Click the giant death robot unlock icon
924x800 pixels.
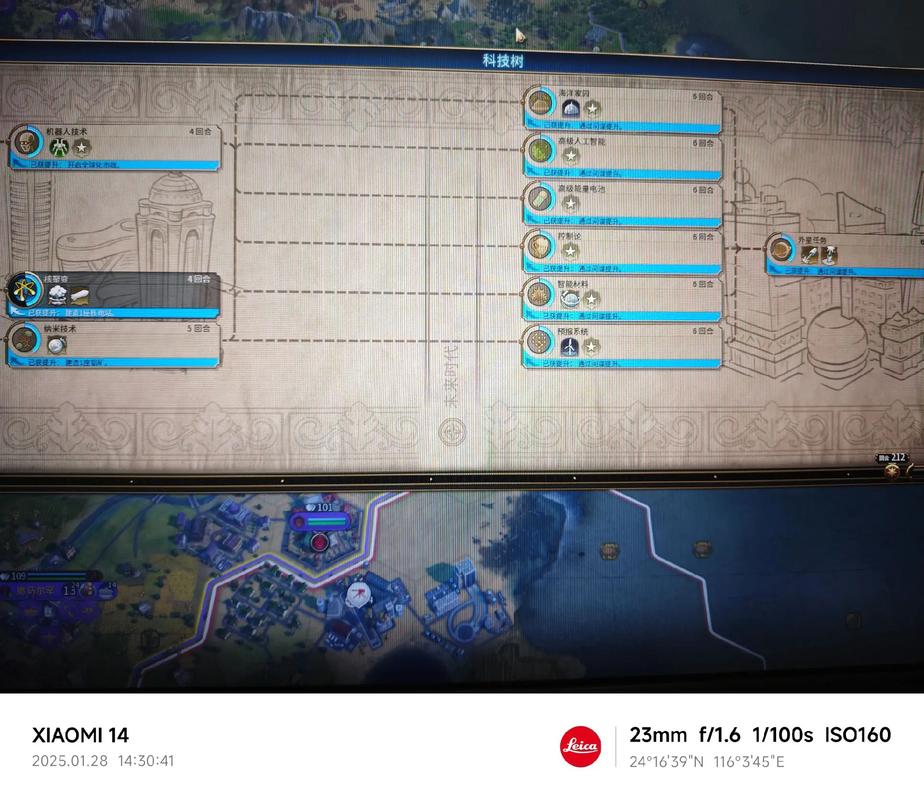[59, 148]
